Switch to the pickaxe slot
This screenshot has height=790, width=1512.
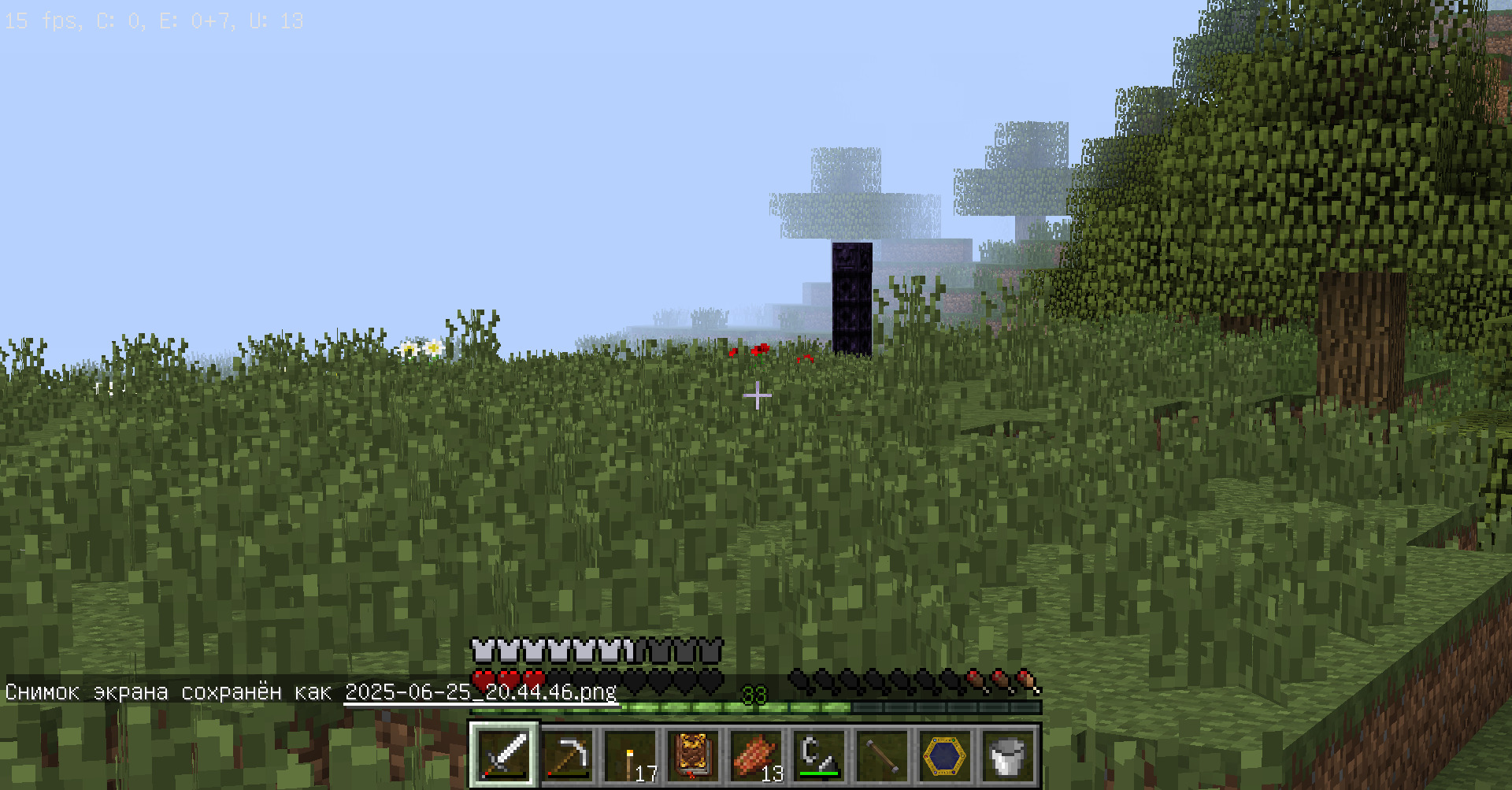[x=567, y=755]
